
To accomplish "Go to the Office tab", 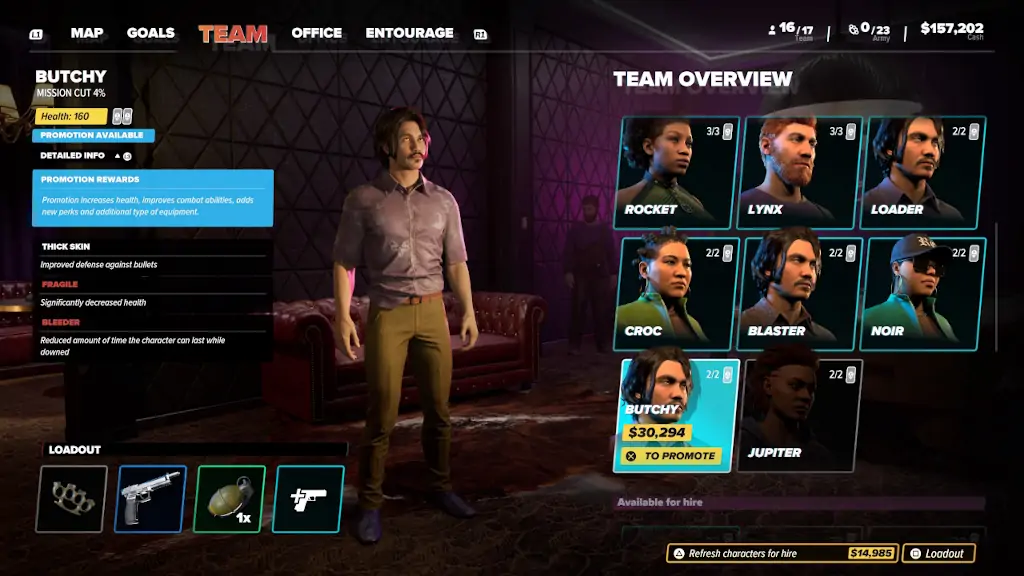I will (x=316, y=33).
